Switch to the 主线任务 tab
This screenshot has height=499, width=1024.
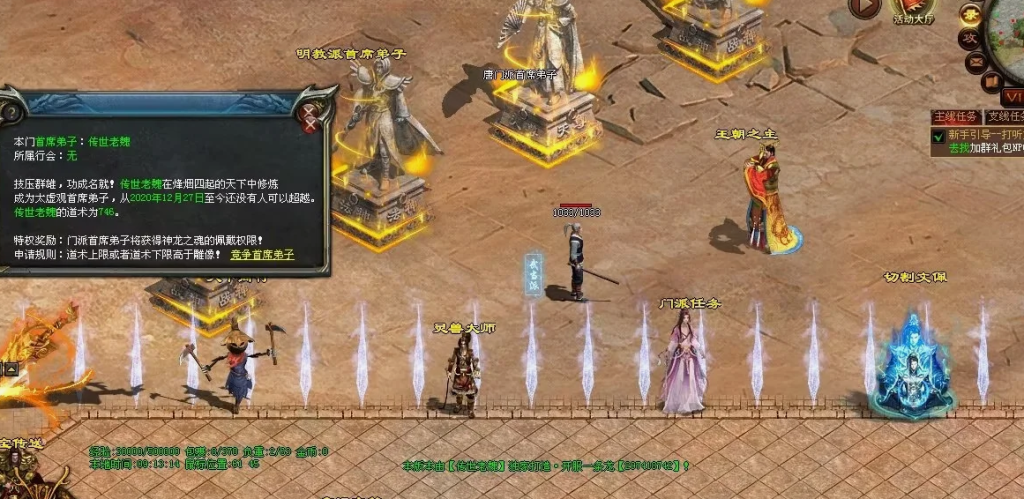click(x=953, y=117)
